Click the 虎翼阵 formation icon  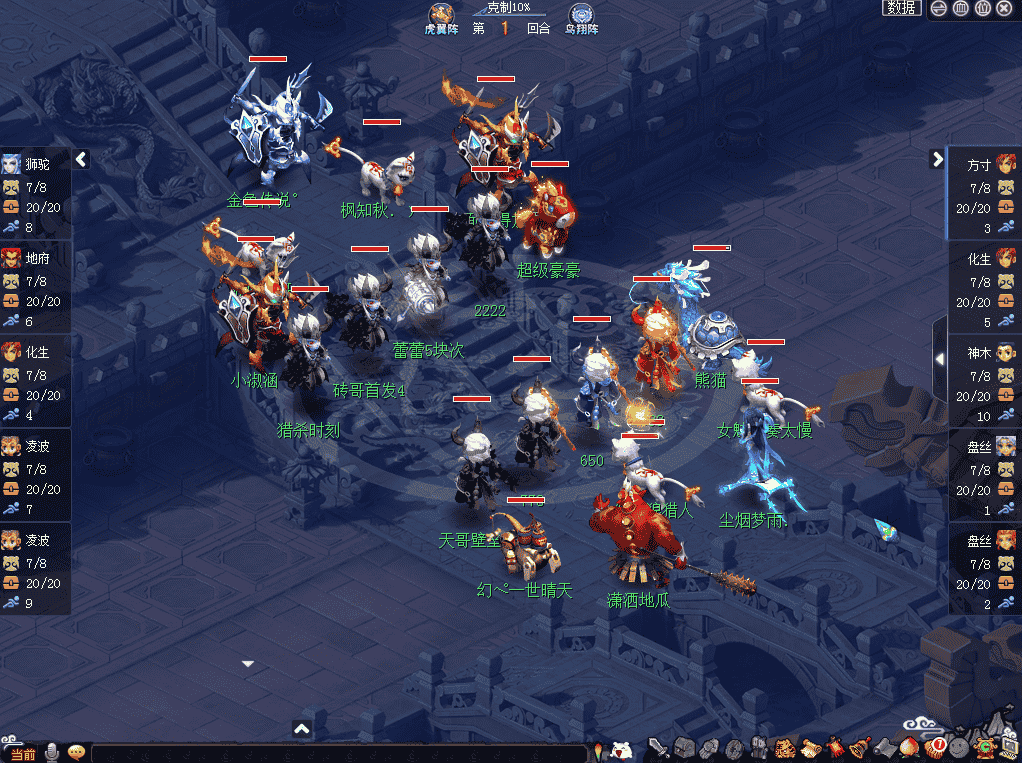[441, 16]
